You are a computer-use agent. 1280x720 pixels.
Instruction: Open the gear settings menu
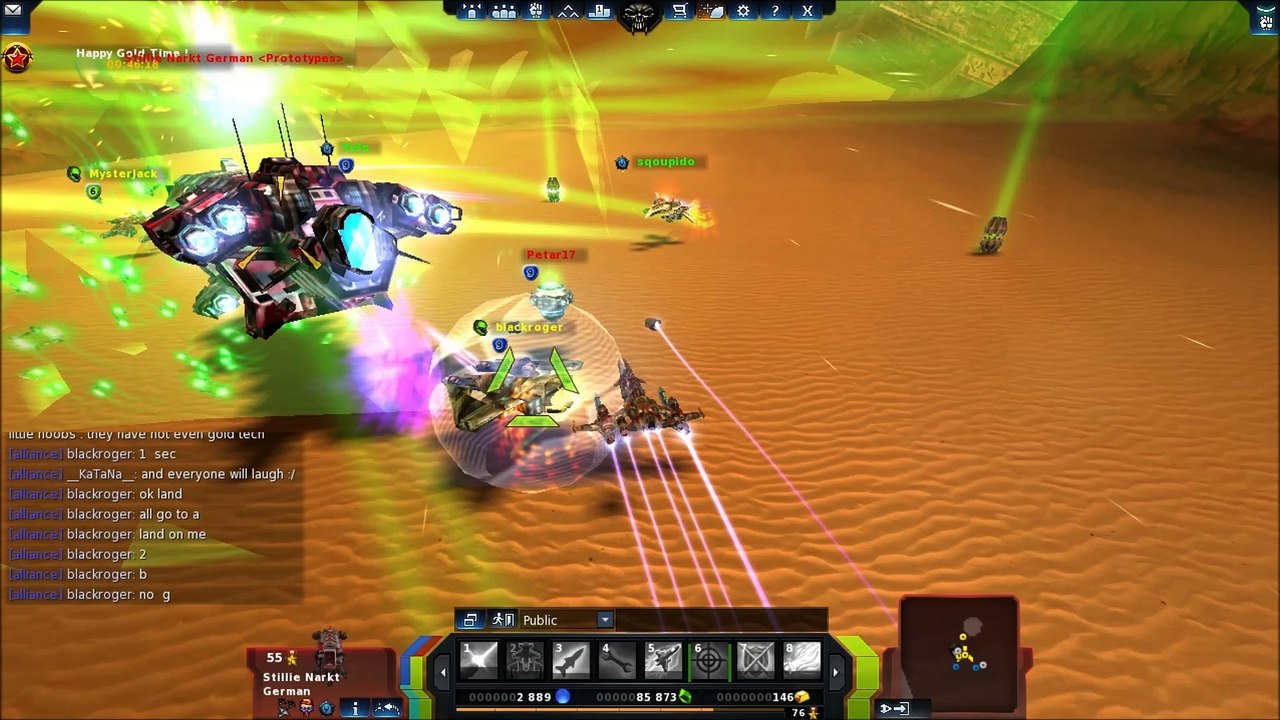pyautogui.click(x=743, y=11)
